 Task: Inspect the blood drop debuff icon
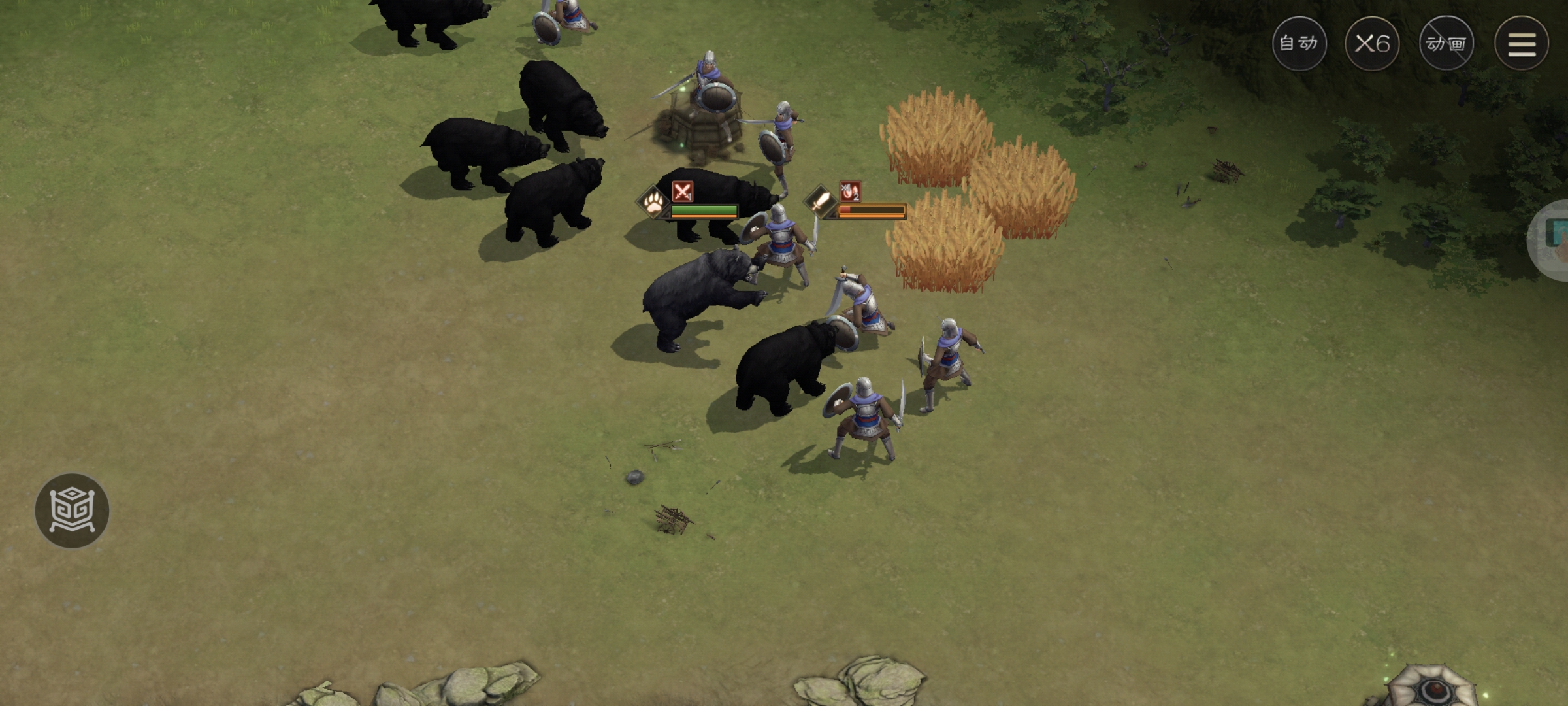click(x=850, y=192)
